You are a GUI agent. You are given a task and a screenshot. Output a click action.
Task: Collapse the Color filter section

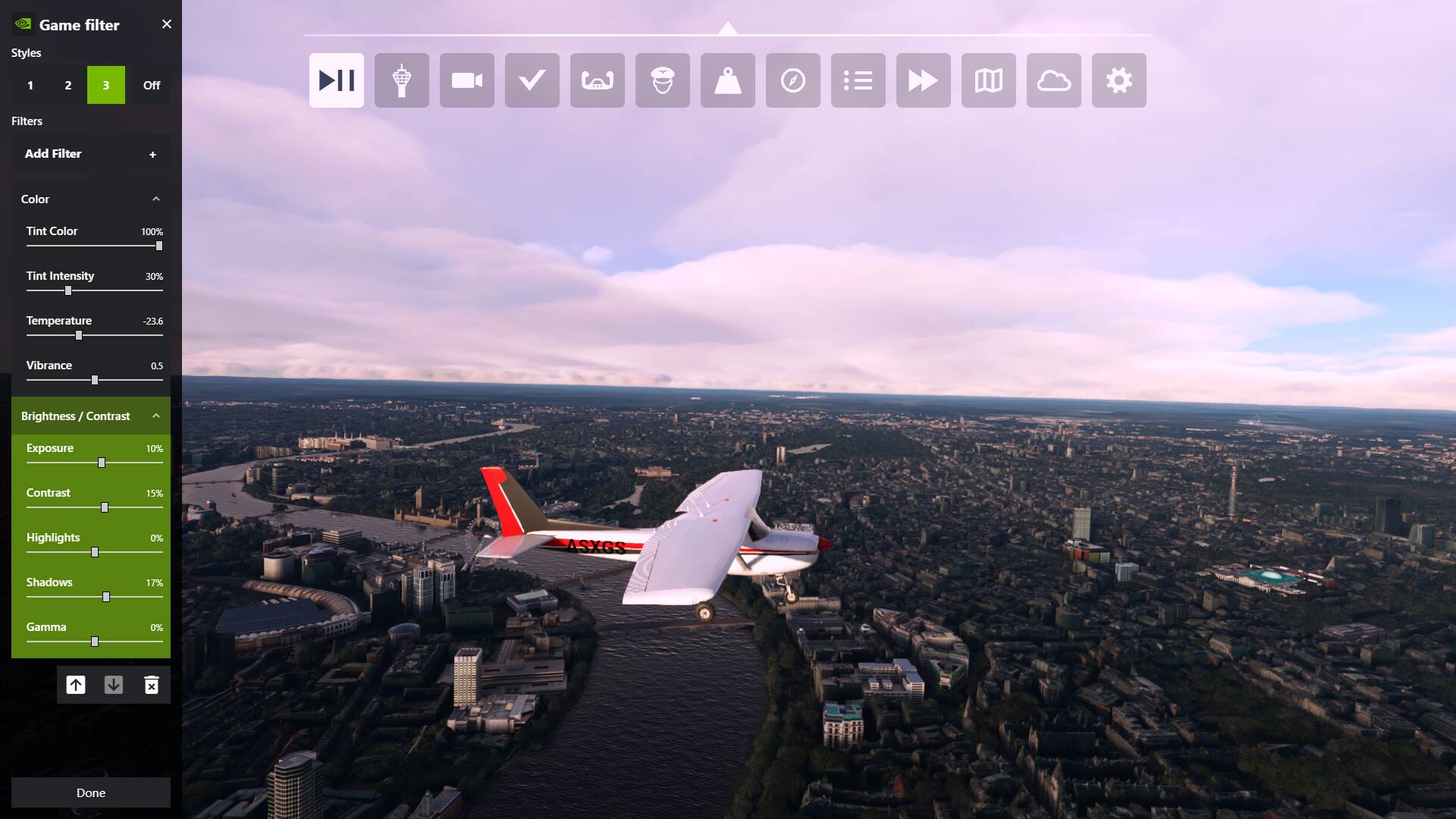pos(156,199)
